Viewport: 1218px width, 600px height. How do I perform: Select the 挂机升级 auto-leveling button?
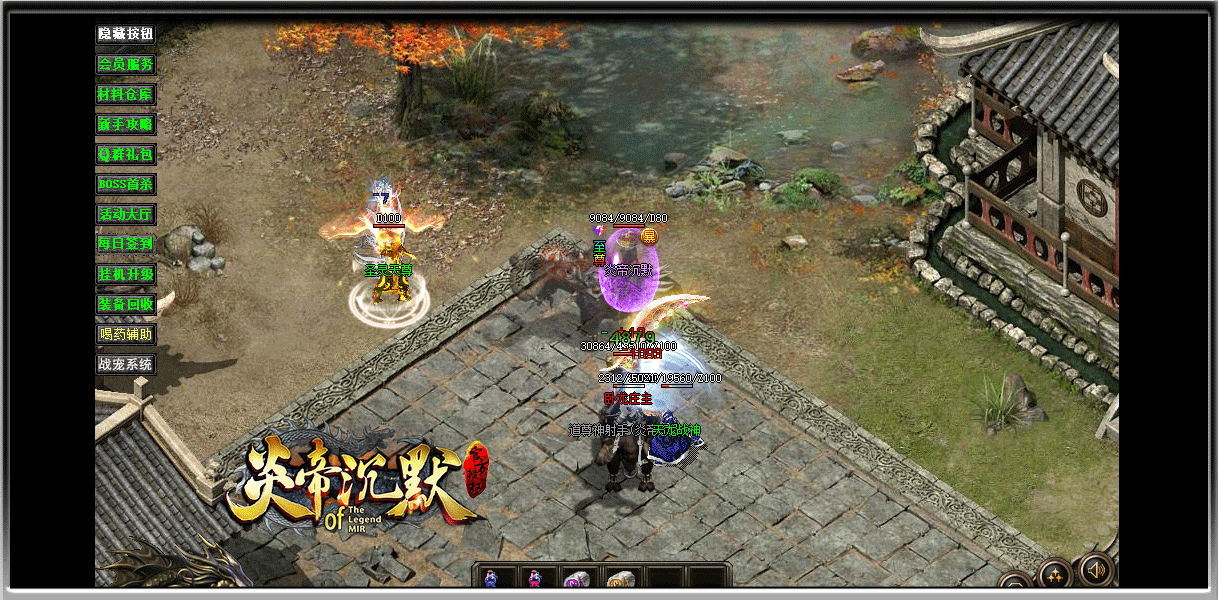tap(126, 274)
